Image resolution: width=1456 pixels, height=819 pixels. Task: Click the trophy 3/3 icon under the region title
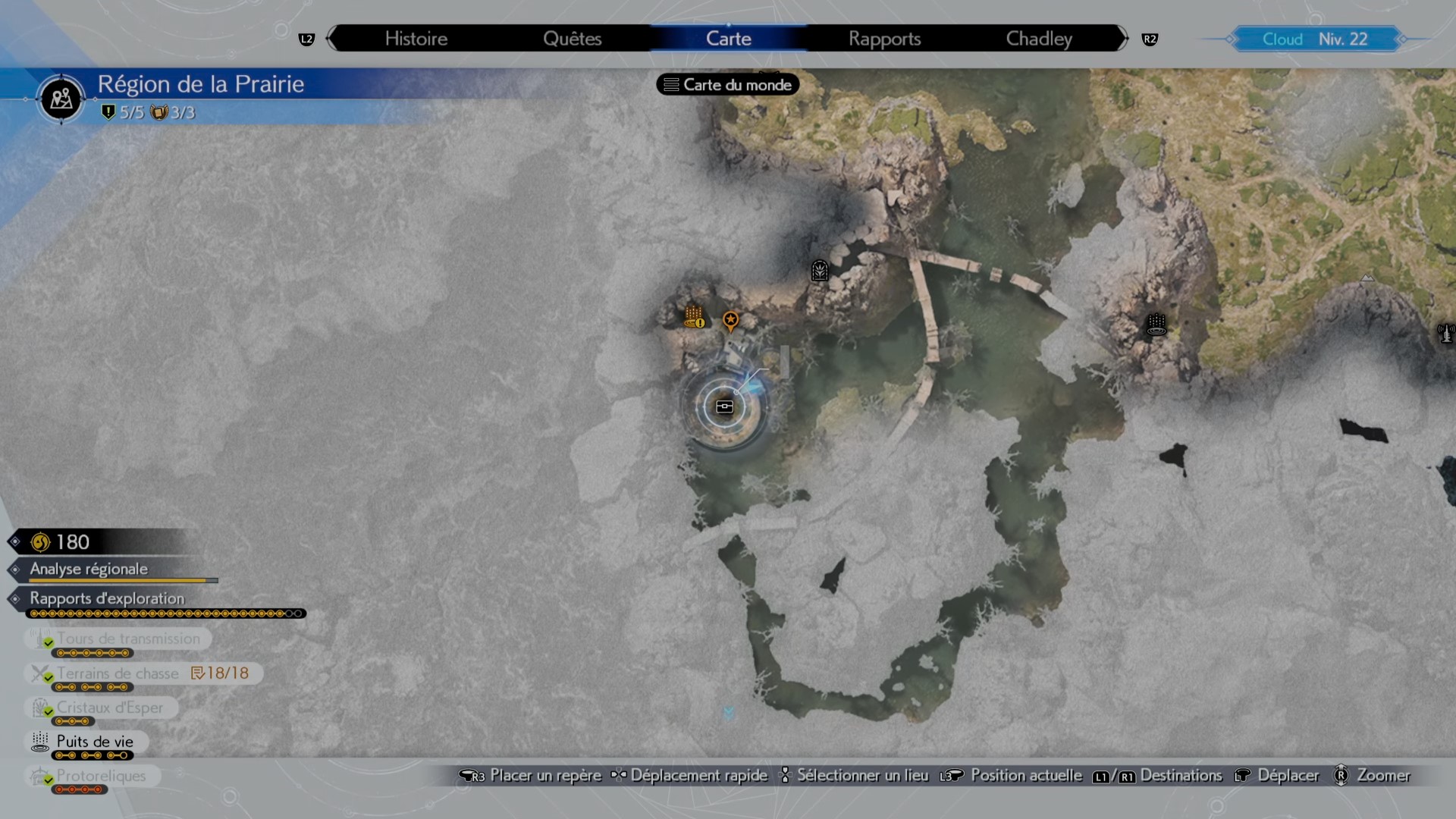point(159,111)
